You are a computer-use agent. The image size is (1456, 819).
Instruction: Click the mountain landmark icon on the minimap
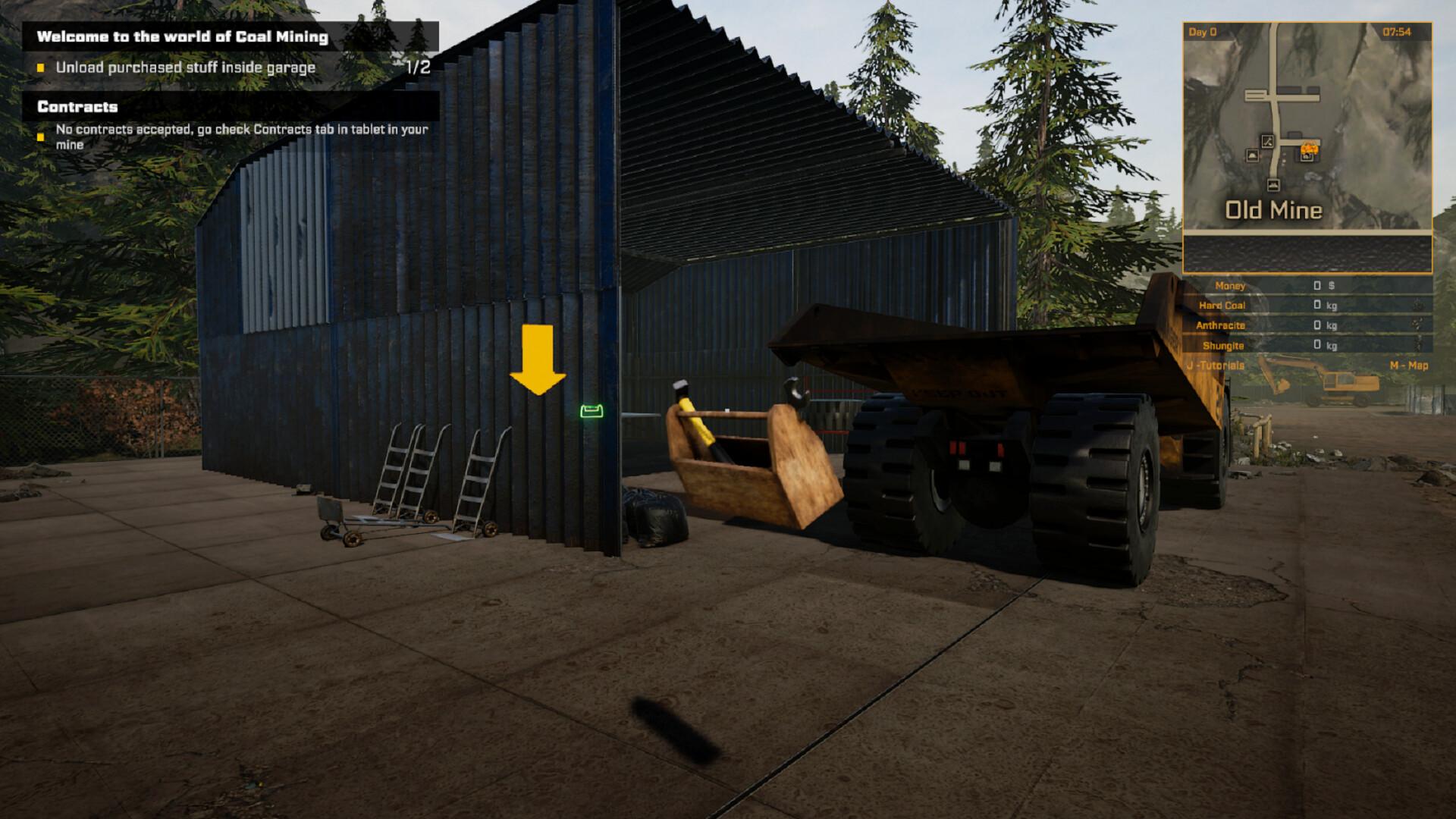[x=1252, y=155]
